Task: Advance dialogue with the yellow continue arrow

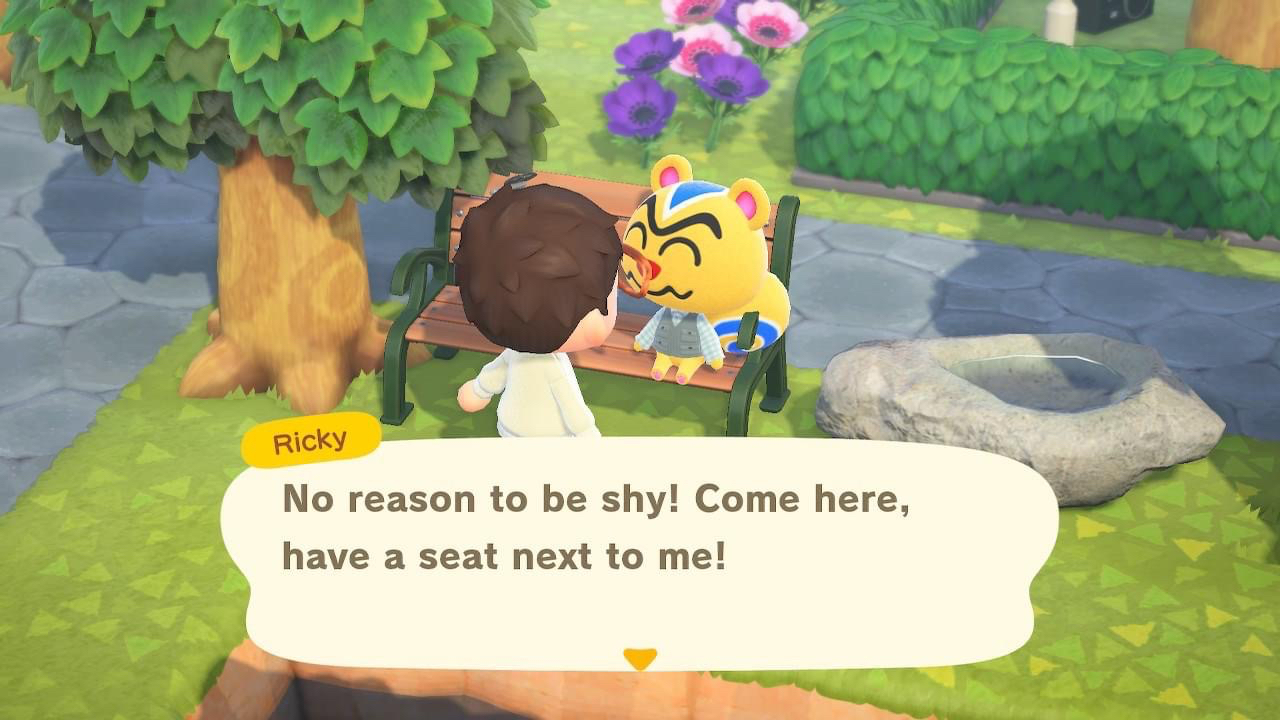Action: (639, 658)
